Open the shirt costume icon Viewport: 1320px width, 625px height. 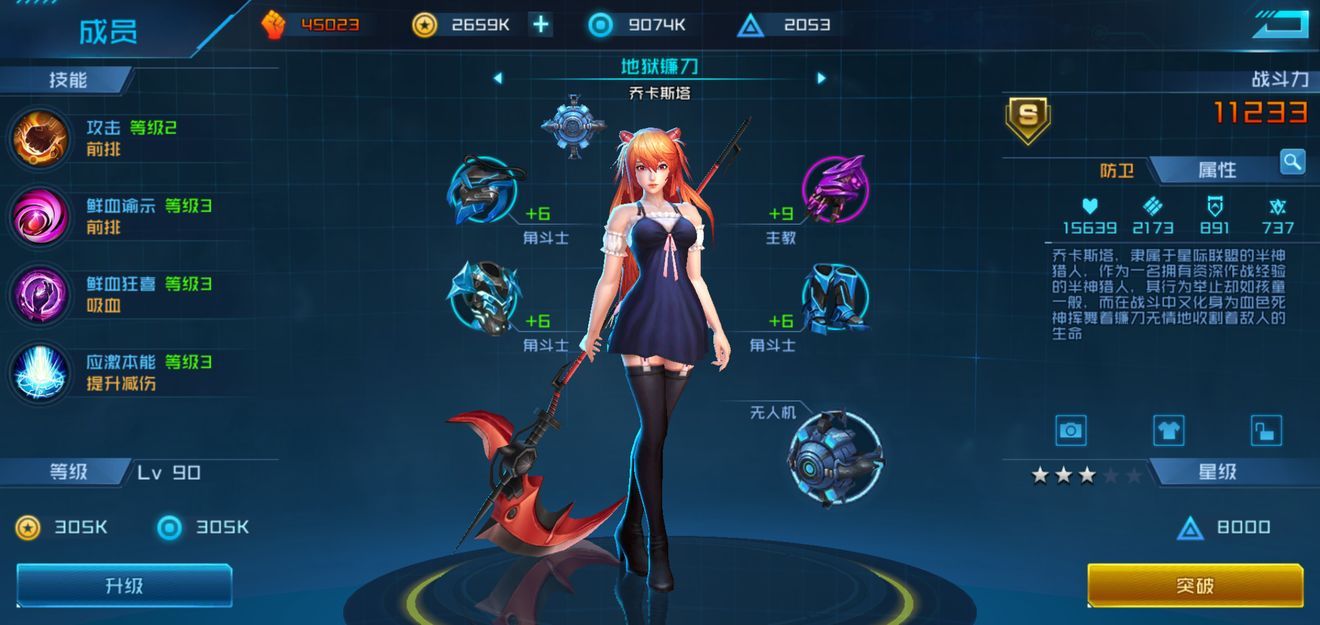tap(1168, 431)
